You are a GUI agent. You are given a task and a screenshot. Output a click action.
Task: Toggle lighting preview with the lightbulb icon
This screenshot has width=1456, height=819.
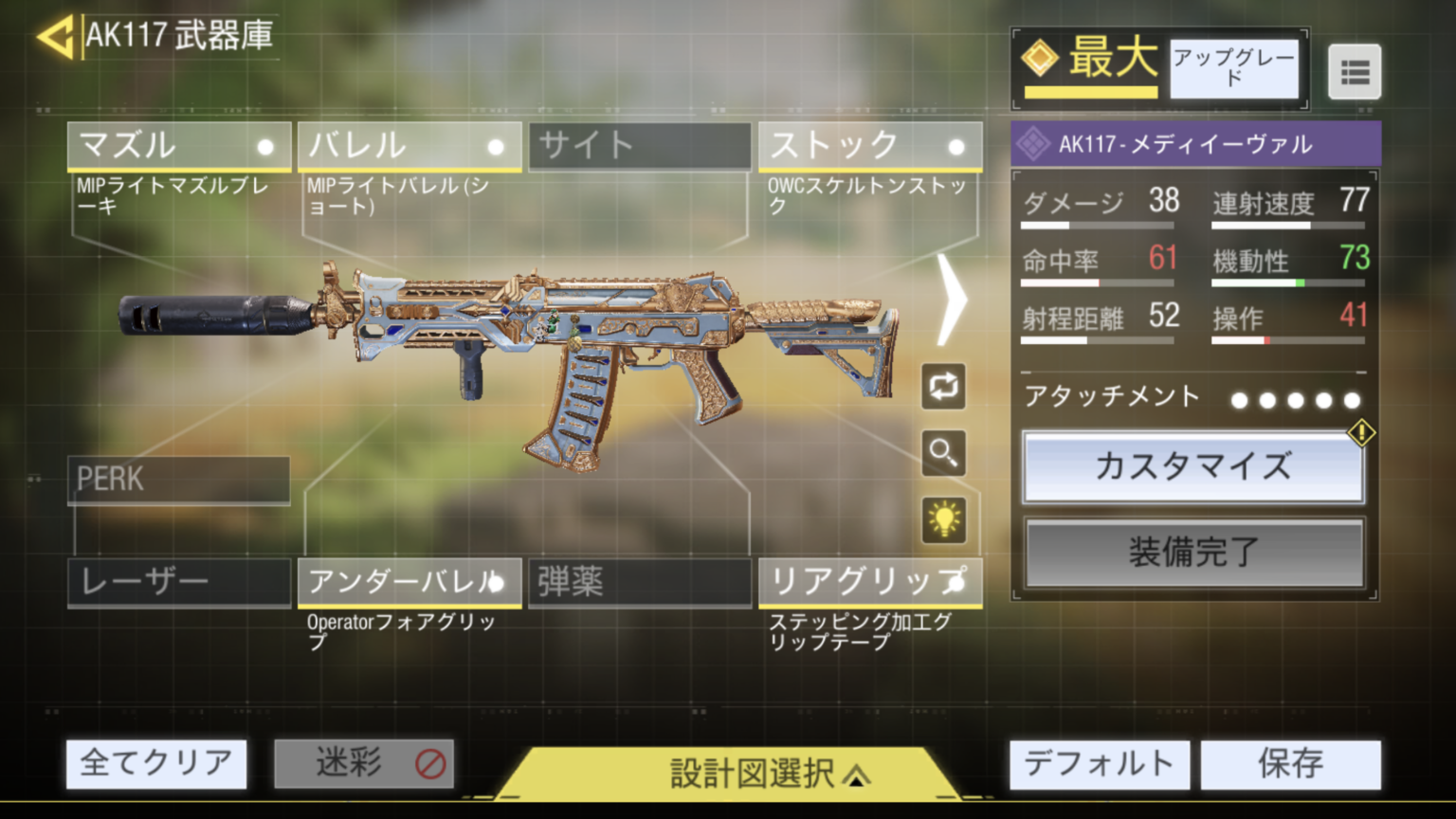[x=943, y=520]
